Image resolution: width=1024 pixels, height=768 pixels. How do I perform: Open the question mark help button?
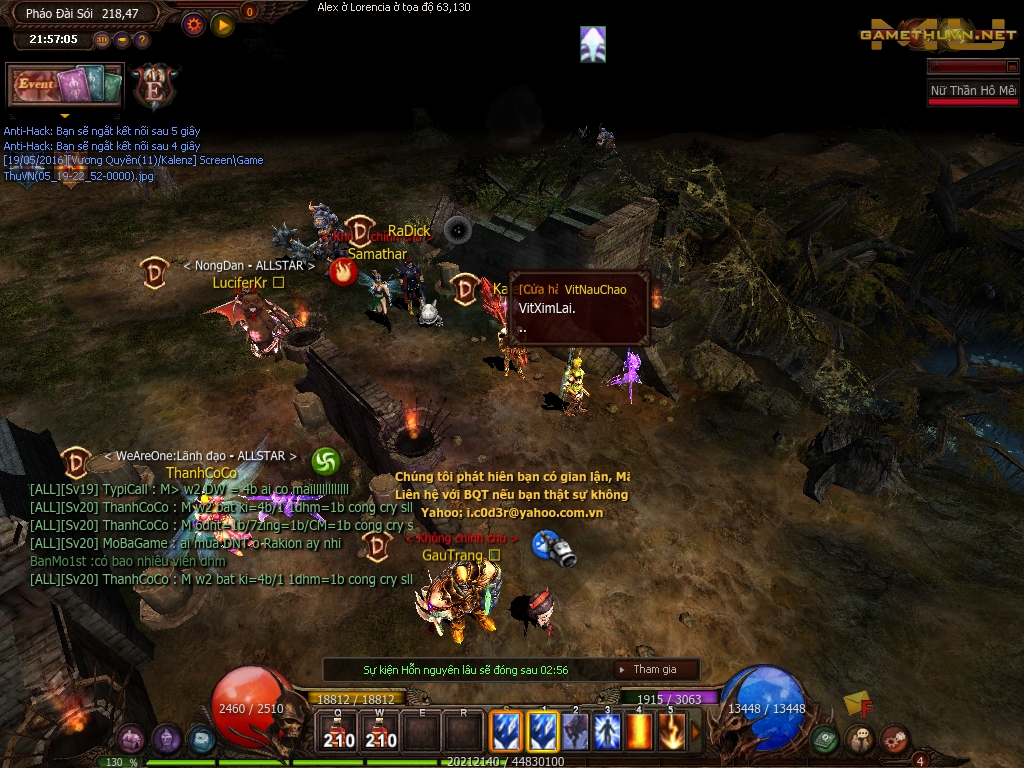click(141, 40)
